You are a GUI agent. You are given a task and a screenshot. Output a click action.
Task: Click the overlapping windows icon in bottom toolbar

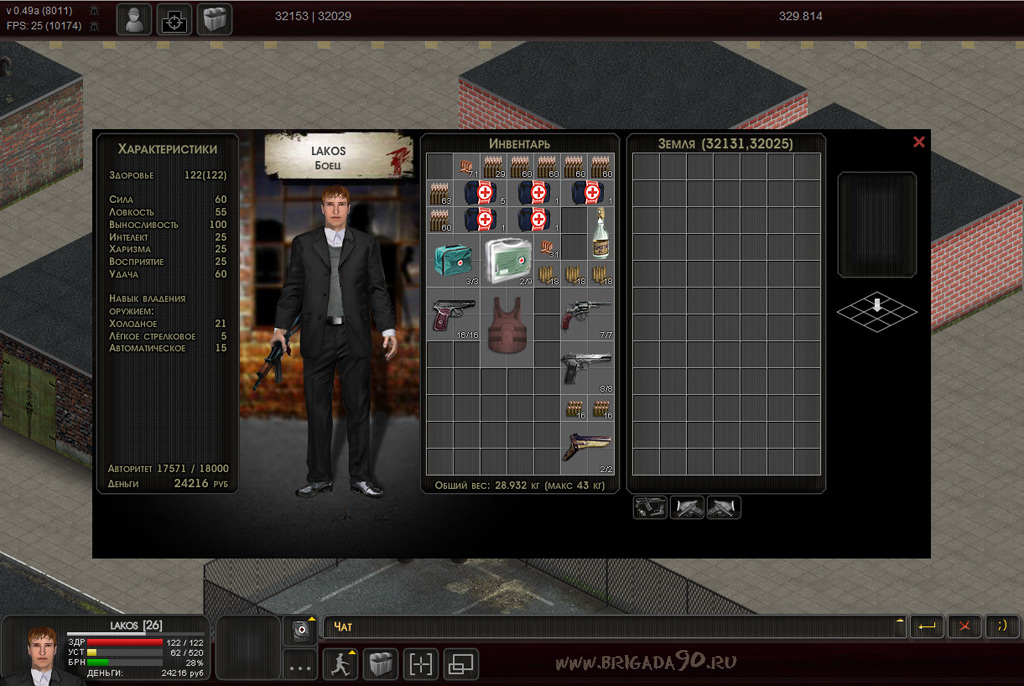pyautogui.click(x=461, y=664)
